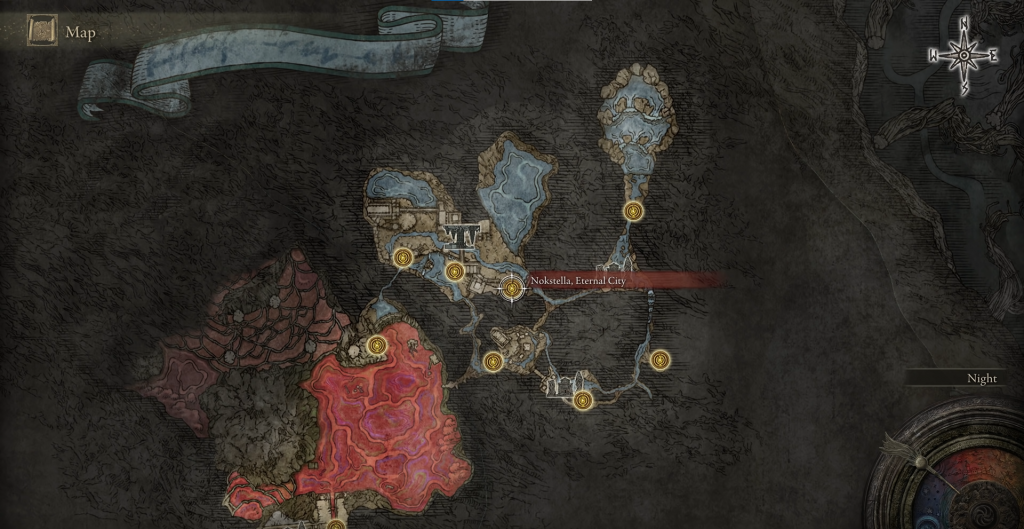
Task: Choose the grace marker on Lake of Rot shore
Action: [377, 346]
